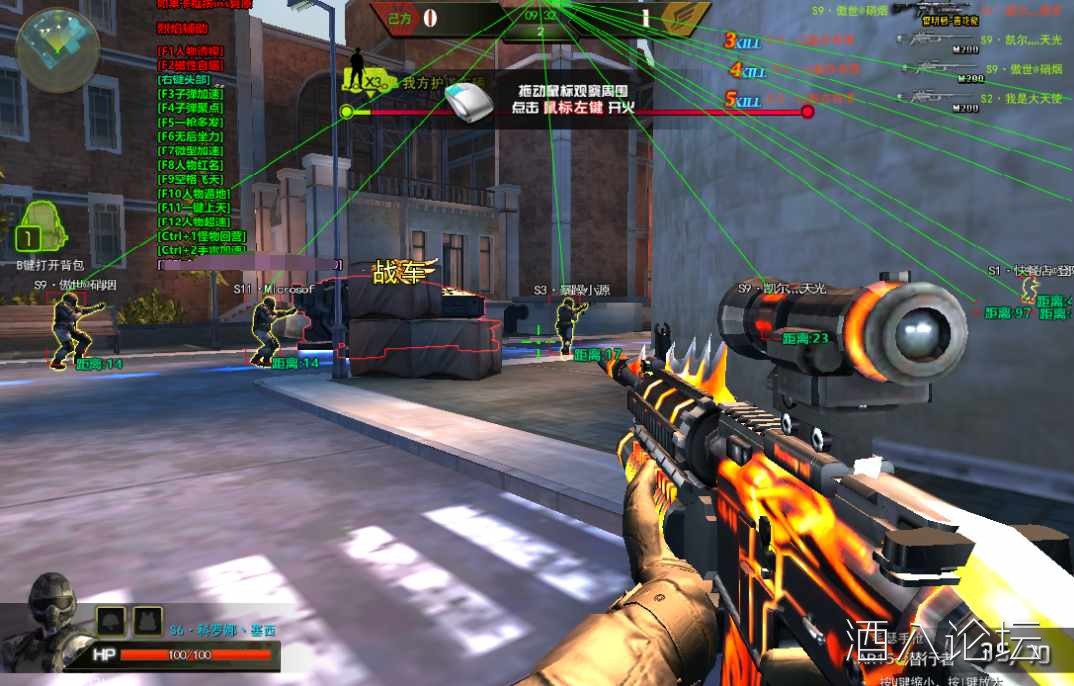The width and height of the screenshot is (1074, 686).
Task: Click the 战车 objective label
Action: [404, 271]
